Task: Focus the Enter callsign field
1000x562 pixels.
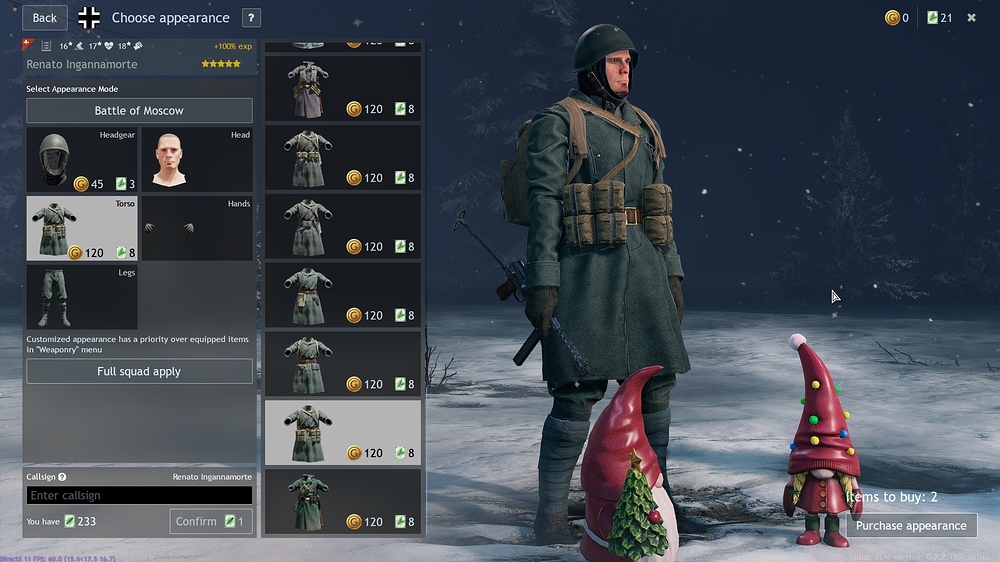Action: tap(139, 496)
